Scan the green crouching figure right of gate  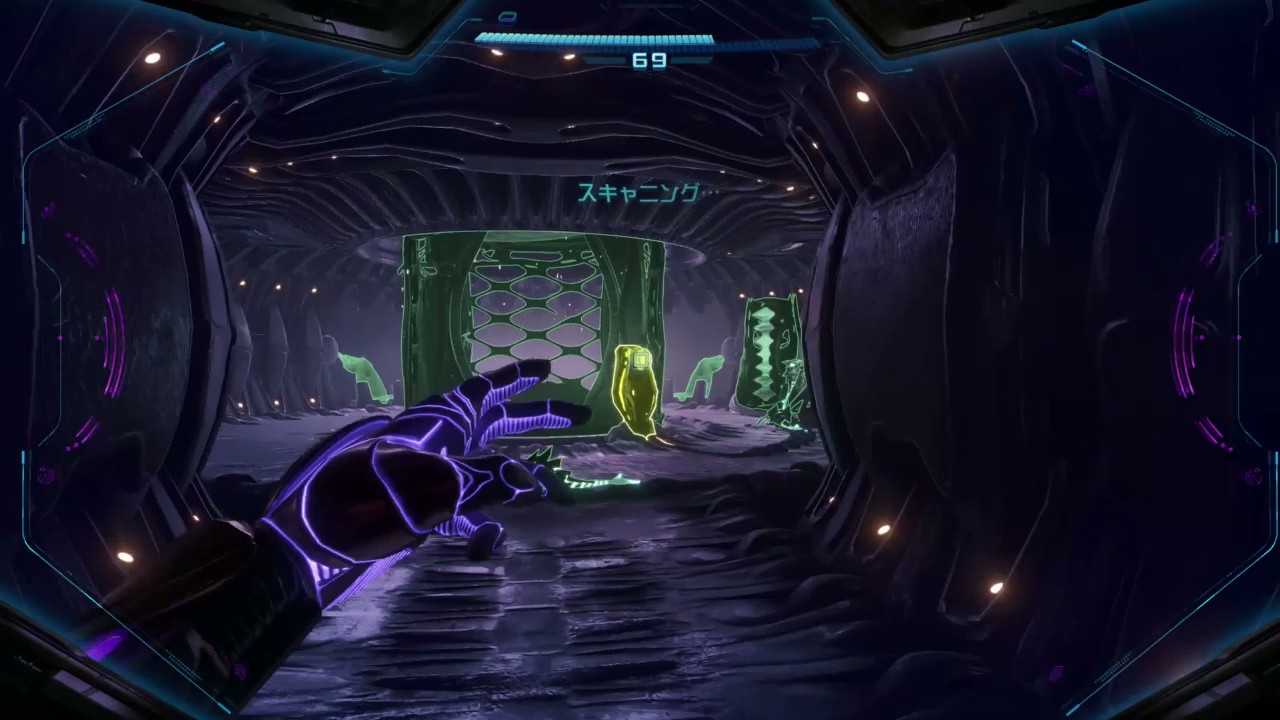[705, 378]
